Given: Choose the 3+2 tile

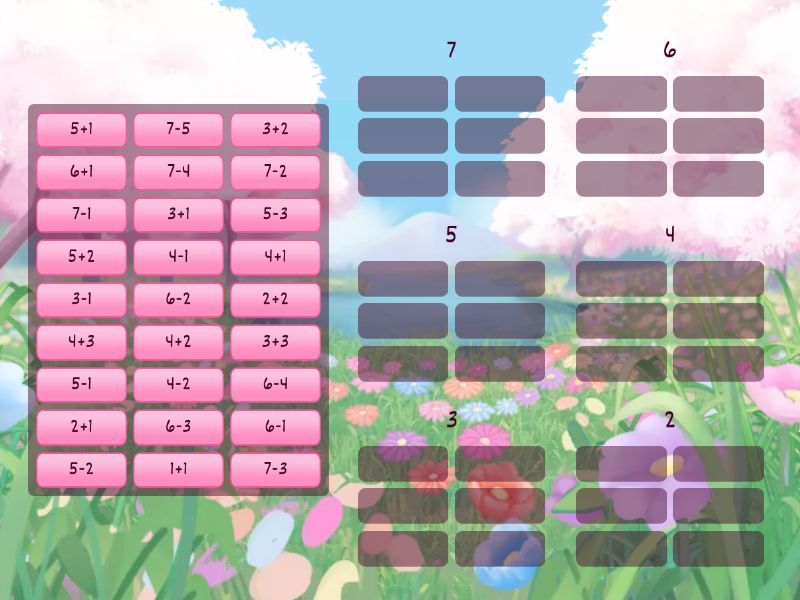Looking at the screenshot, I should 275,129.
